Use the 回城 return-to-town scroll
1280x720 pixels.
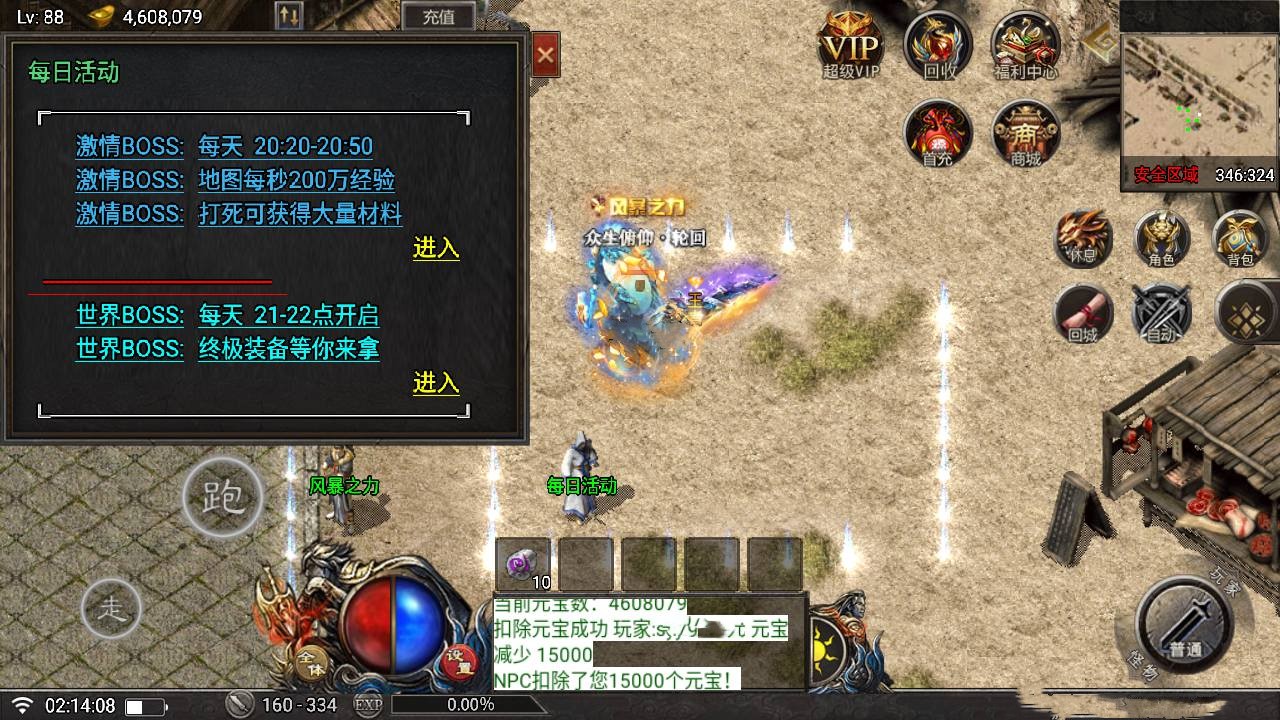coord(1085,313)
